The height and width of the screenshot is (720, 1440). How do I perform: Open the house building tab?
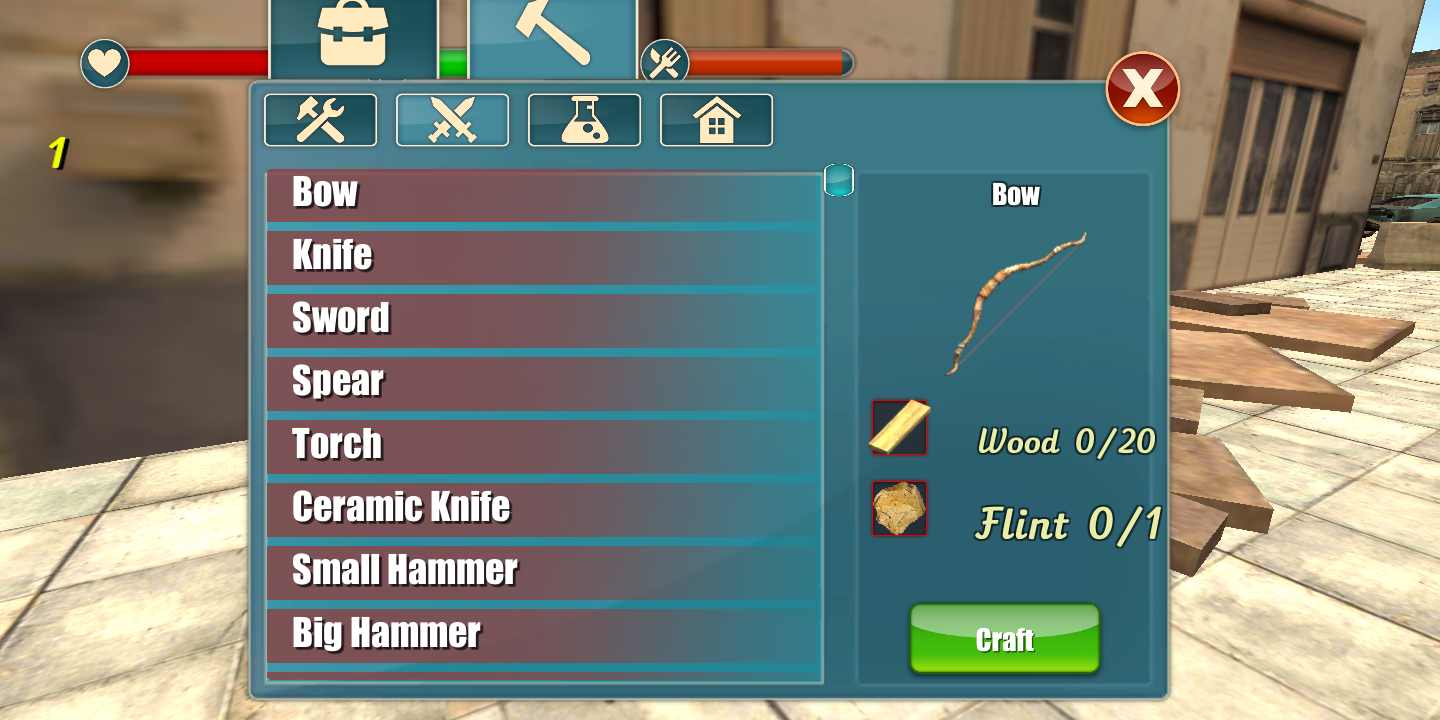(x=717, y=120)
